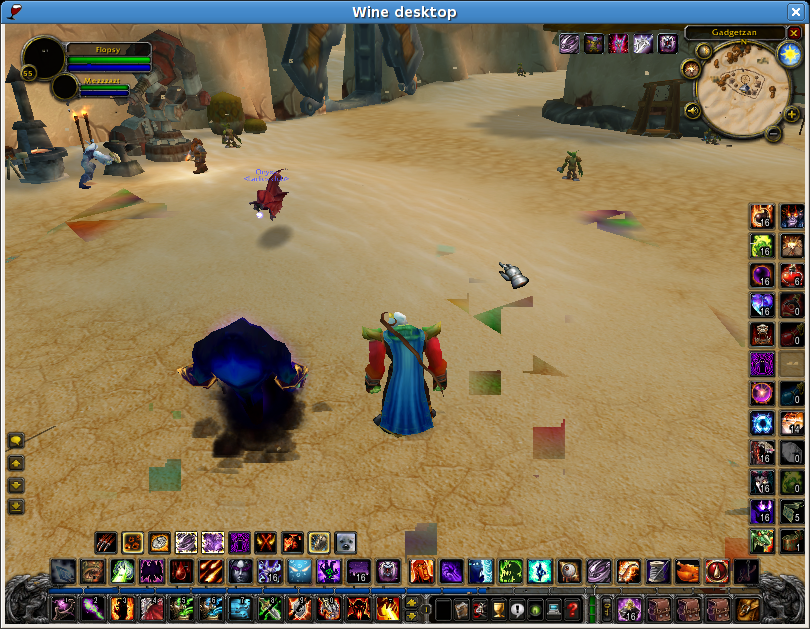Screen dimensions: 810x629
Task: Open the chat speech bubble button
Action: pos(16,440)
